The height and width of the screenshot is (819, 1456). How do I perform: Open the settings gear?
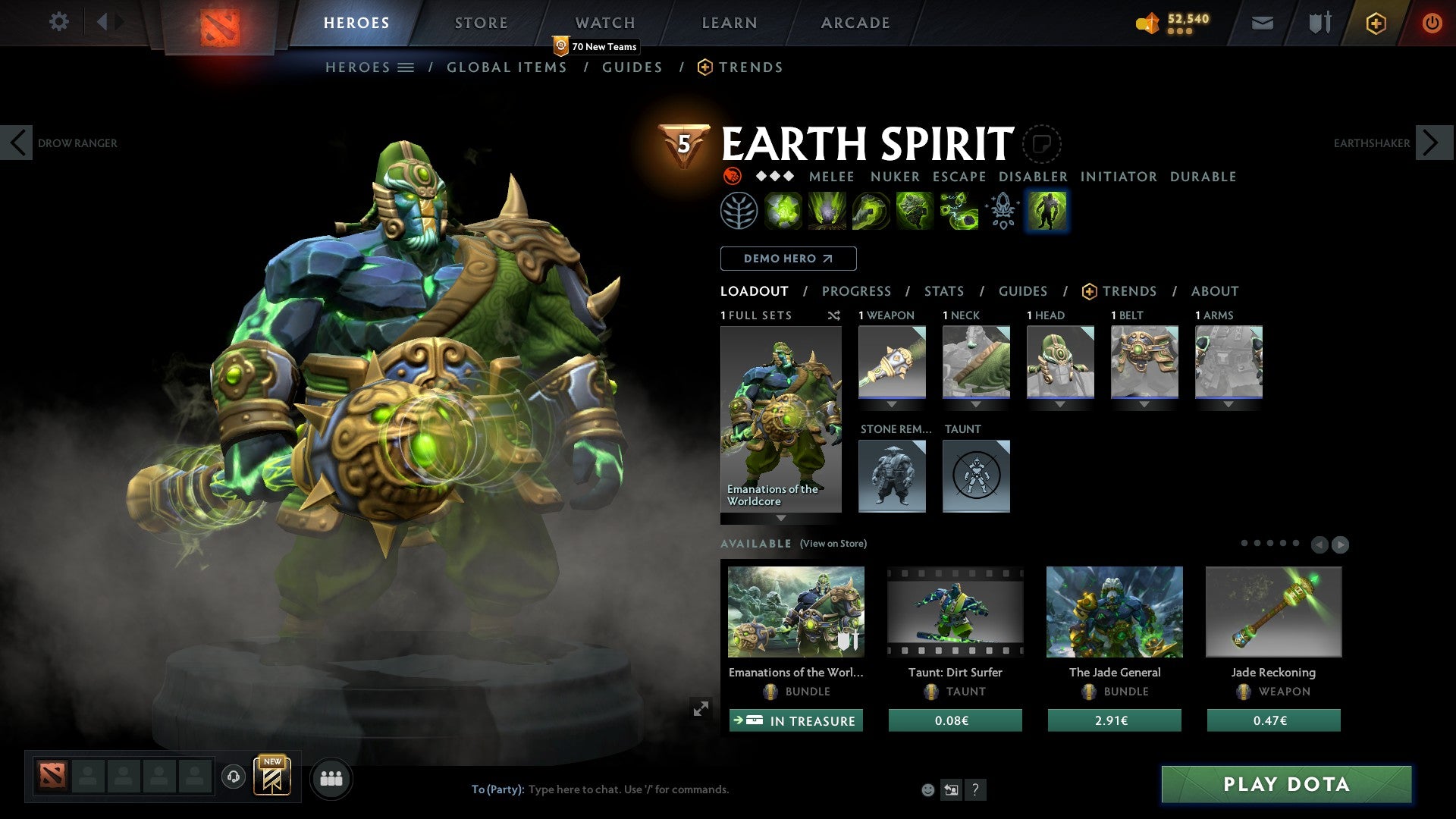[x=58, y=23]
